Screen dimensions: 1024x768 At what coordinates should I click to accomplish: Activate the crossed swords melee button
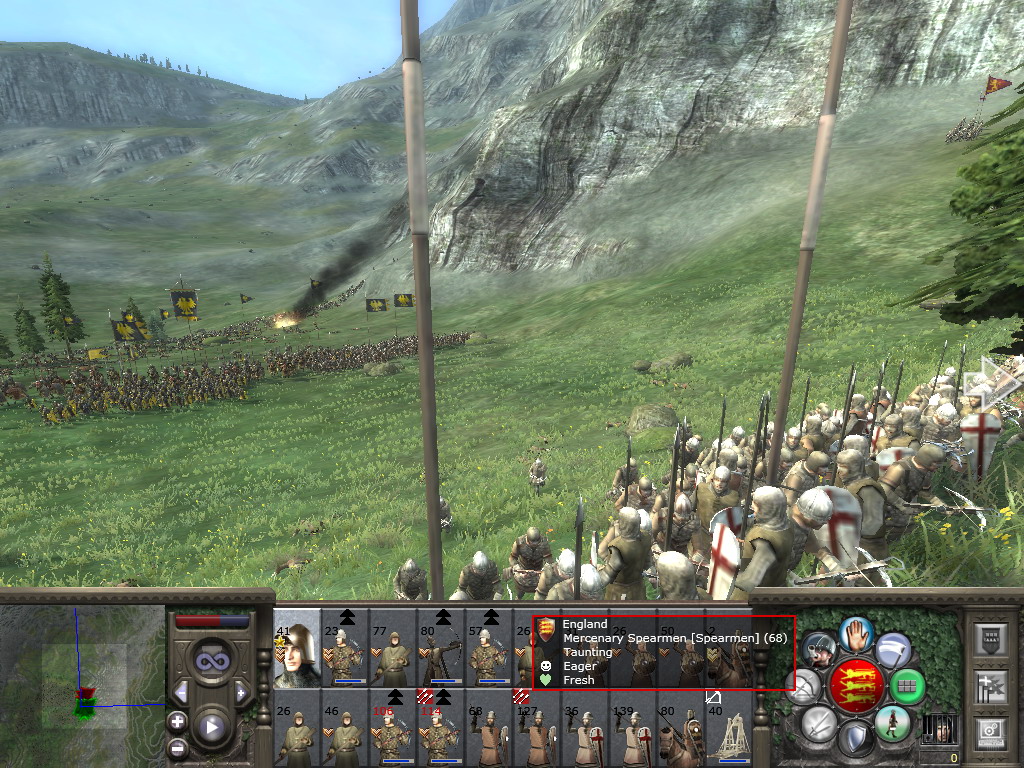[x=818, y=722]
